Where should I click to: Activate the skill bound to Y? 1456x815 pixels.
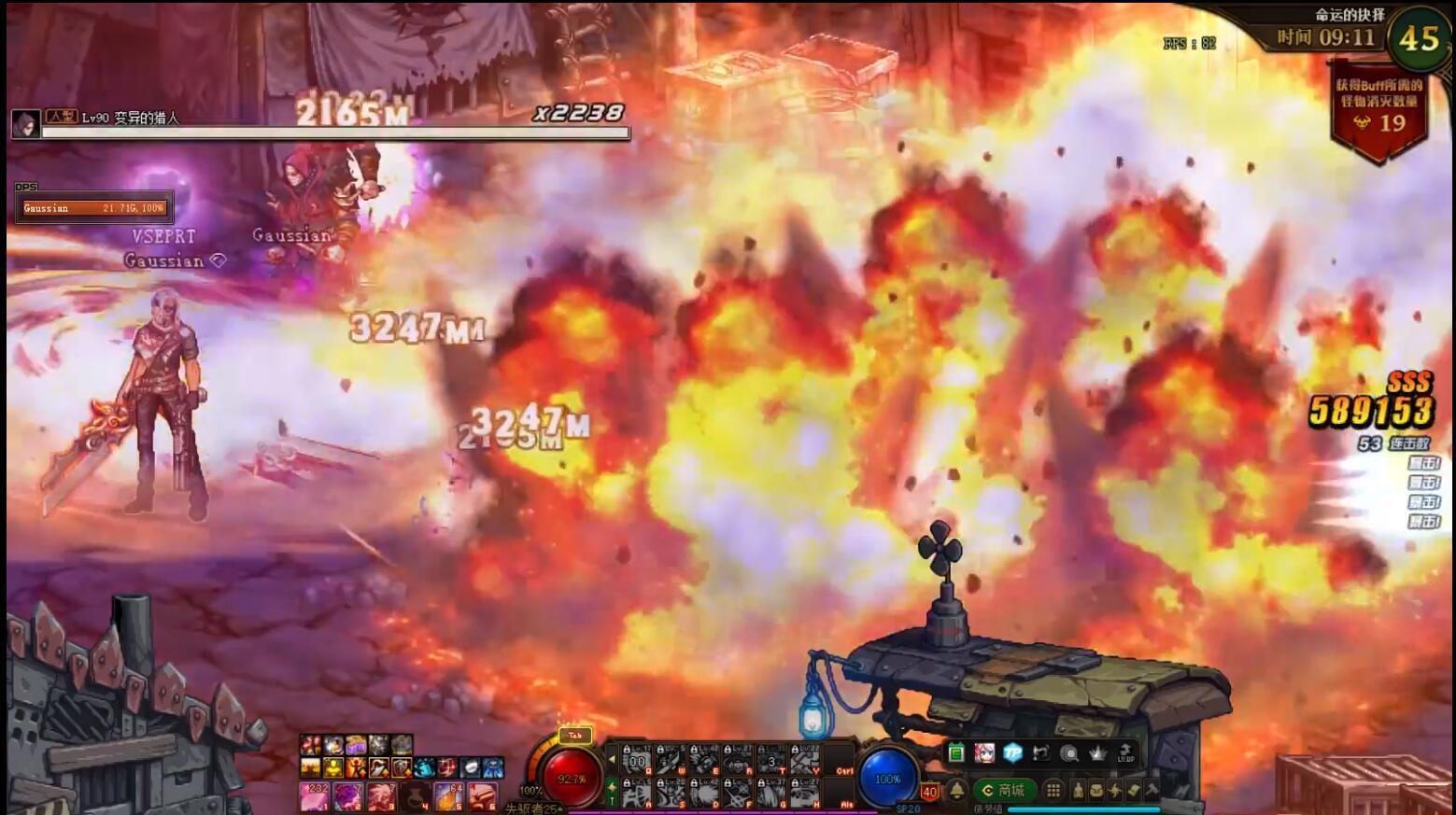point(805,760)
